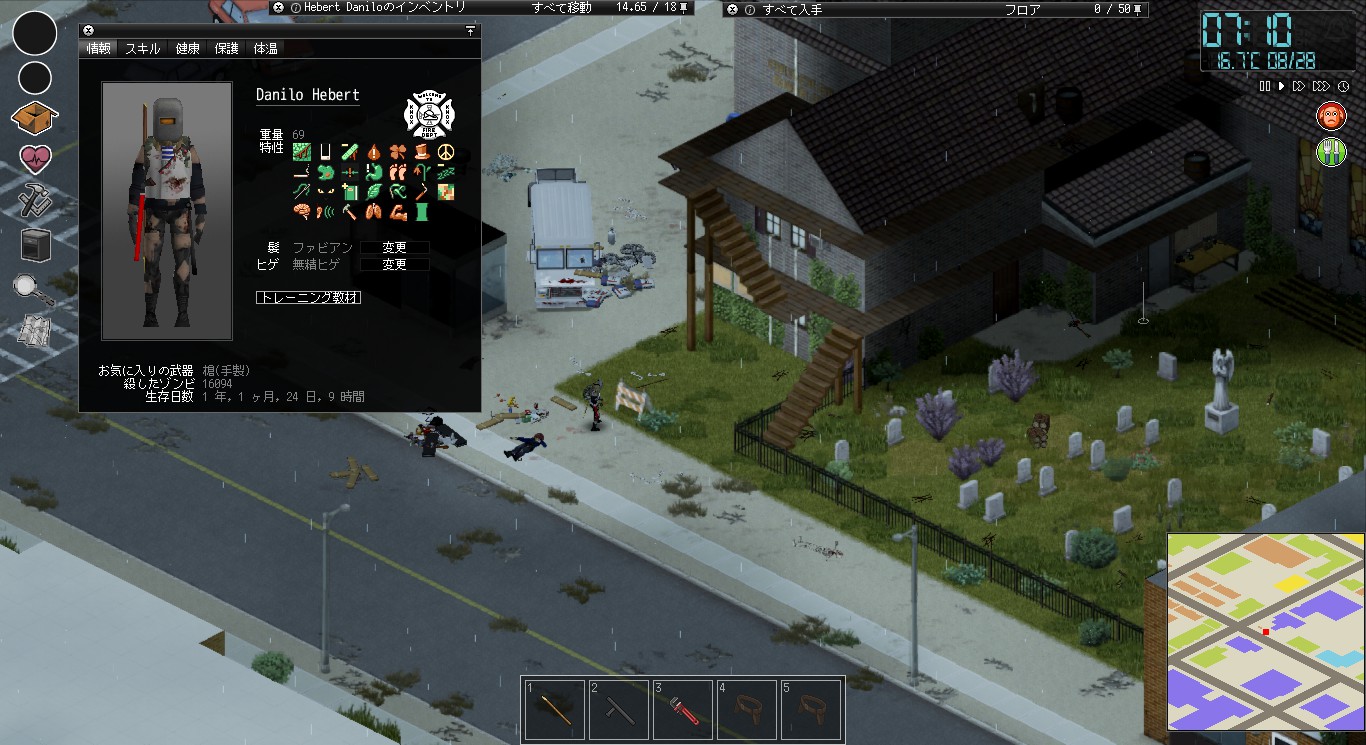
Task: Collapse the すべて入手 loot panel
Action: pyautogui.click(x=731, y=8)
